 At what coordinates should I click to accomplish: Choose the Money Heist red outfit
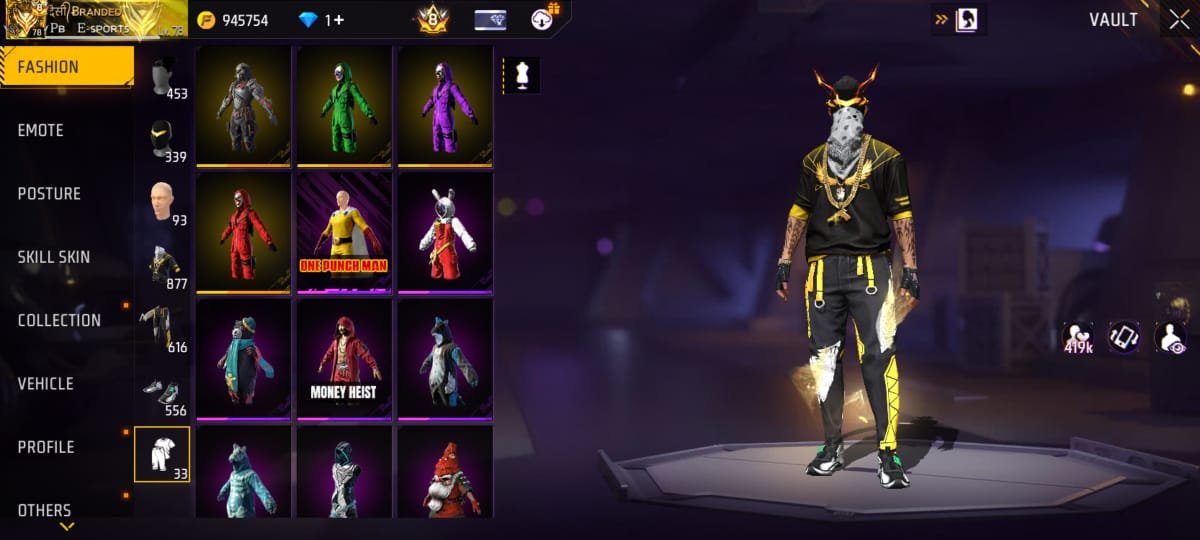coord(344,356)
